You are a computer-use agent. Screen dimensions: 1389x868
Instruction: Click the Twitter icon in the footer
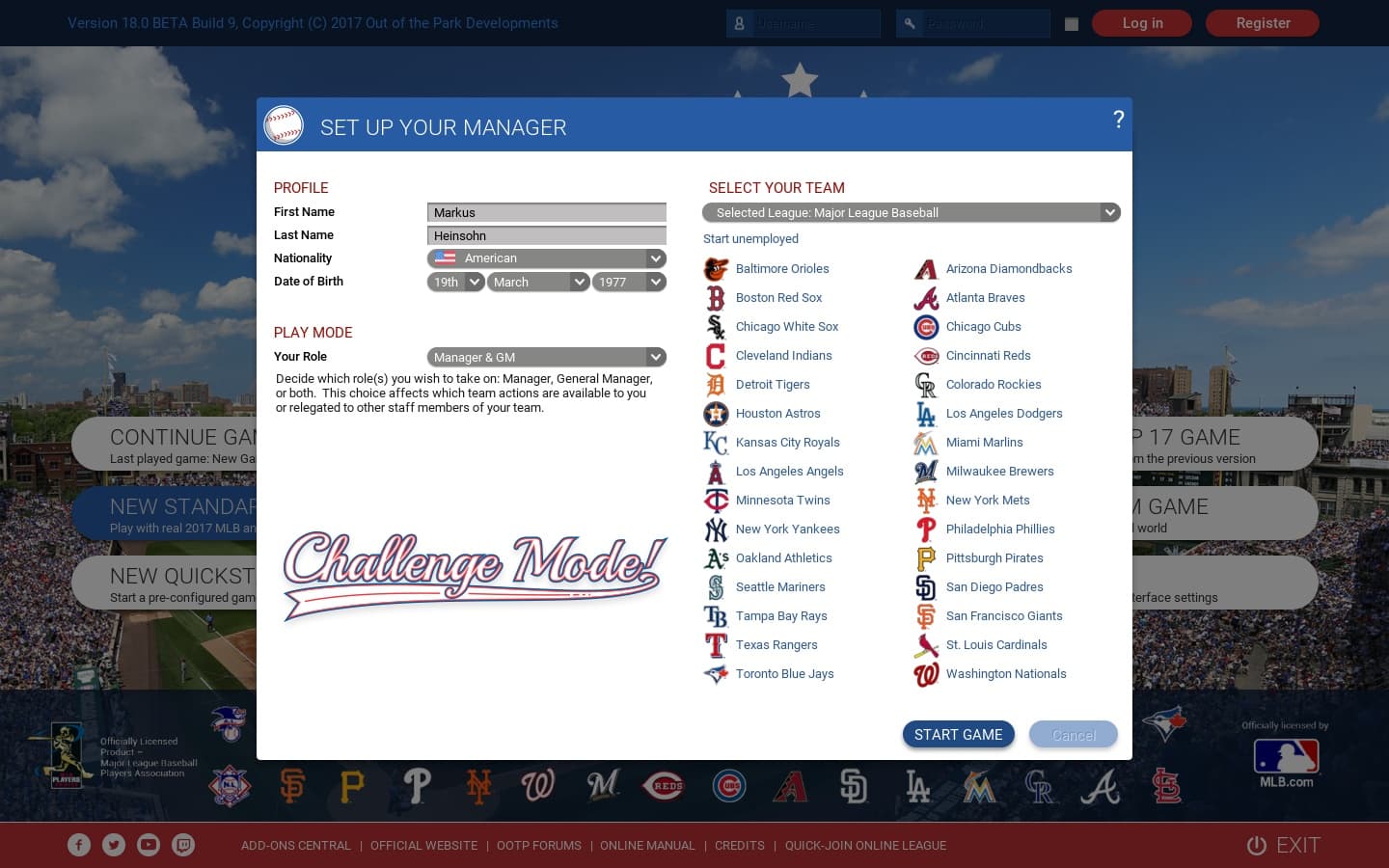[x=114, y=844]
